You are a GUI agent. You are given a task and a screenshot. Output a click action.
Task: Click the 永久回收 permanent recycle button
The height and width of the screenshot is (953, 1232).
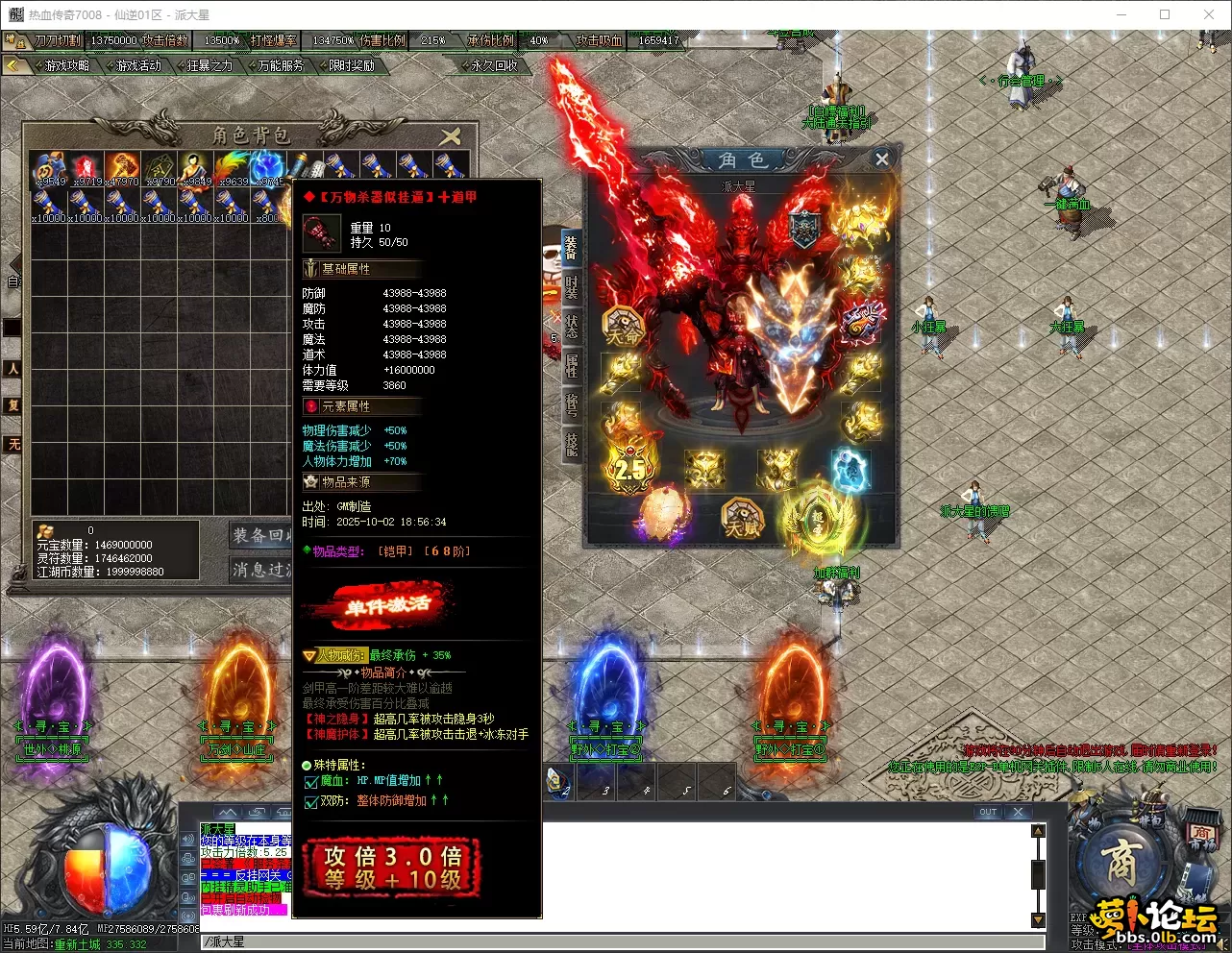tap(494, 65)
